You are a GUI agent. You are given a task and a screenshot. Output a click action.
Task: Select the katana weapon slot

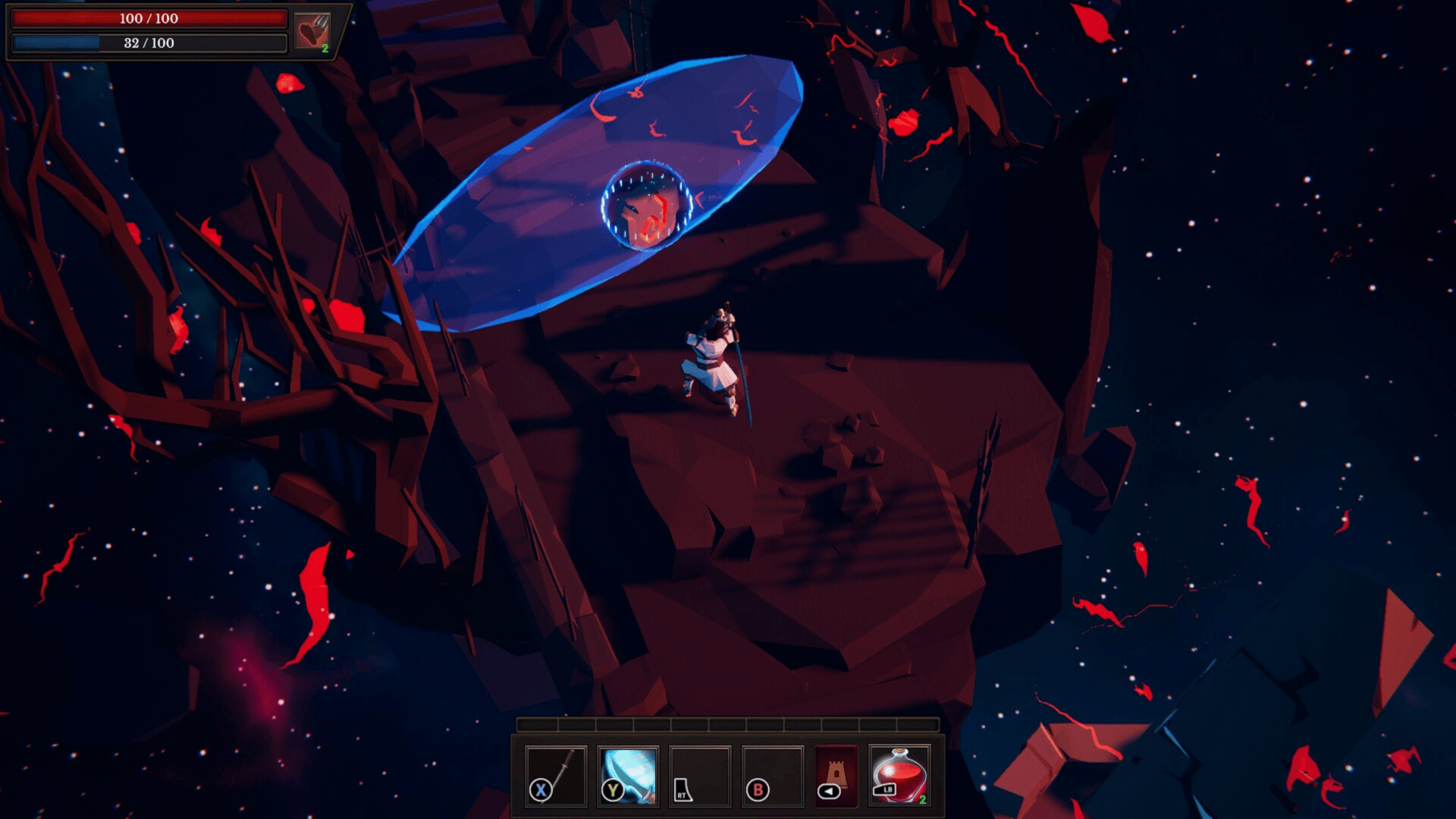pyautogui.click(x=556, y=776)
